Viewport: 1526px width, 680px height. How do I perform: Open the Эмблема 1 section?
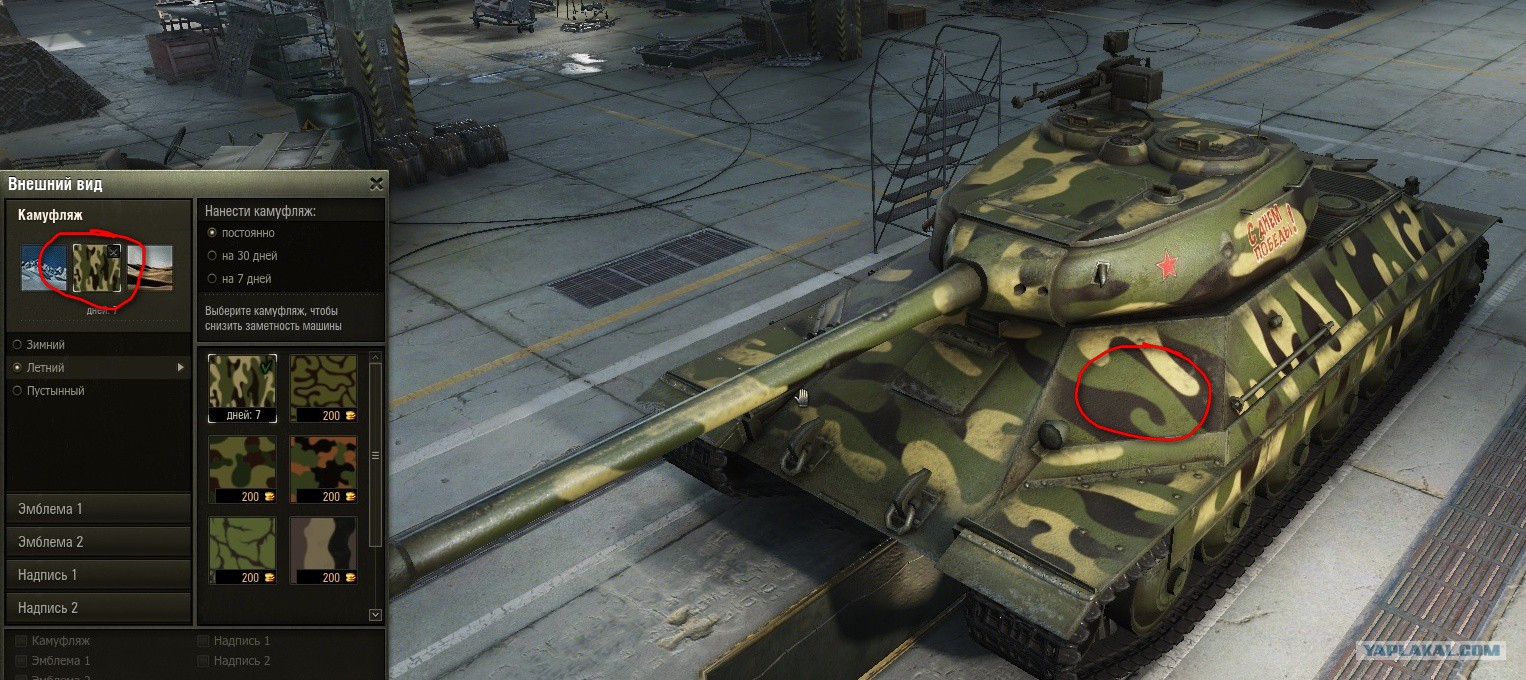point(97,509)
